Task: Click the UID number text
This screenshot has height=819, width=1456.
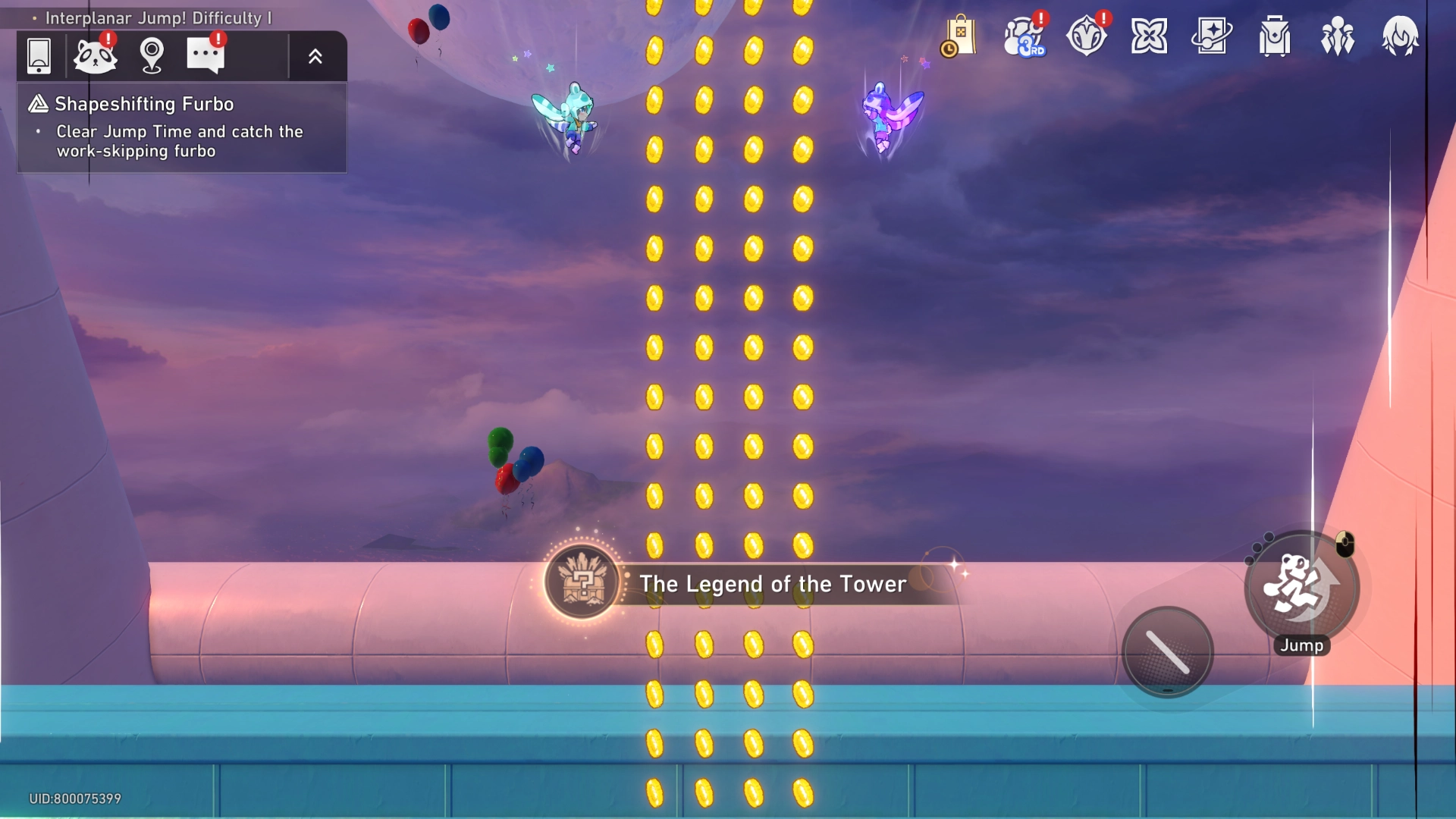Action: coord(73,798)
